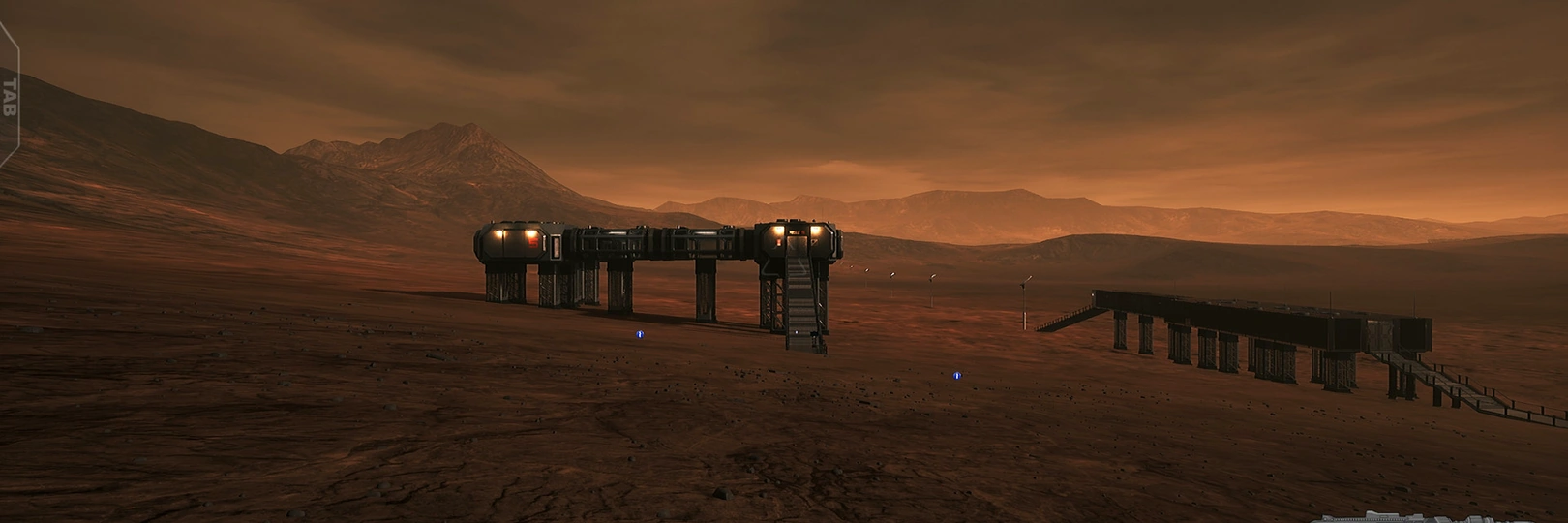Viewport: 1568px width, 523px height.
Task: Select the blue info marker between the two structures
Action: click(956, 375)
